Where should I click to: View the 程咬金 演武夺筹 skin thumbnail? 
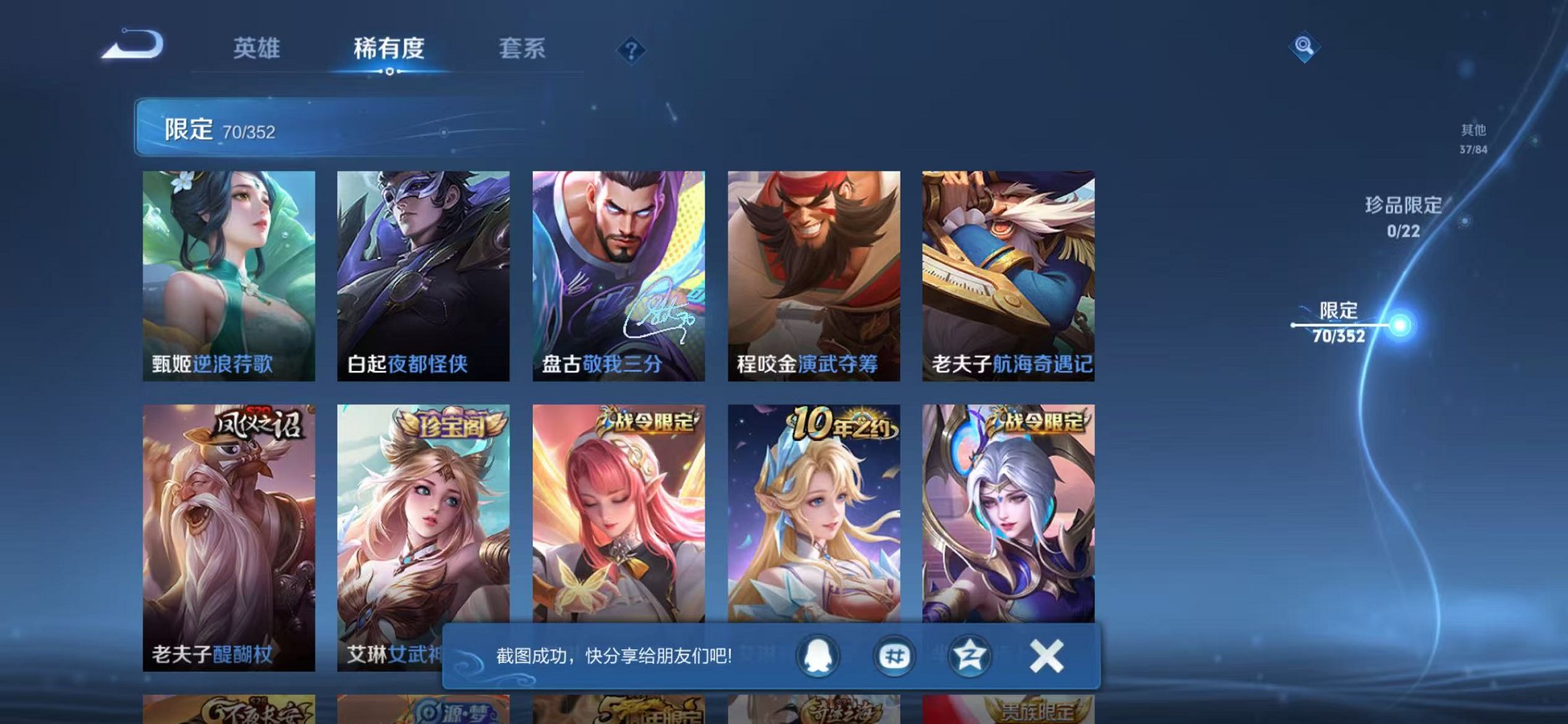815,269
